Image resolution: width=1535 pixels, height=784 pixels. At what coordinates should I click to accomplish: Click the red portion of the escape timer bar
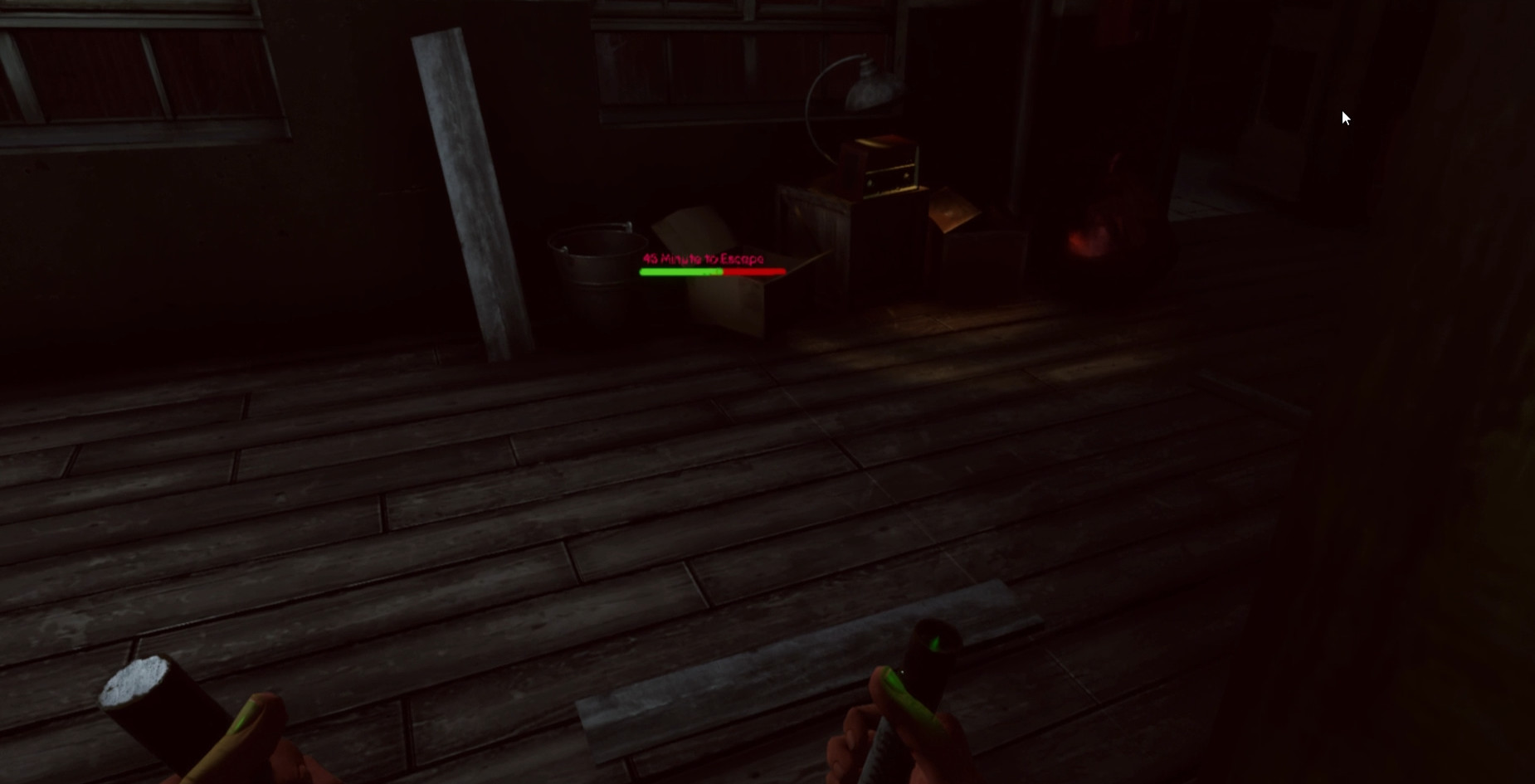point(755,270)
